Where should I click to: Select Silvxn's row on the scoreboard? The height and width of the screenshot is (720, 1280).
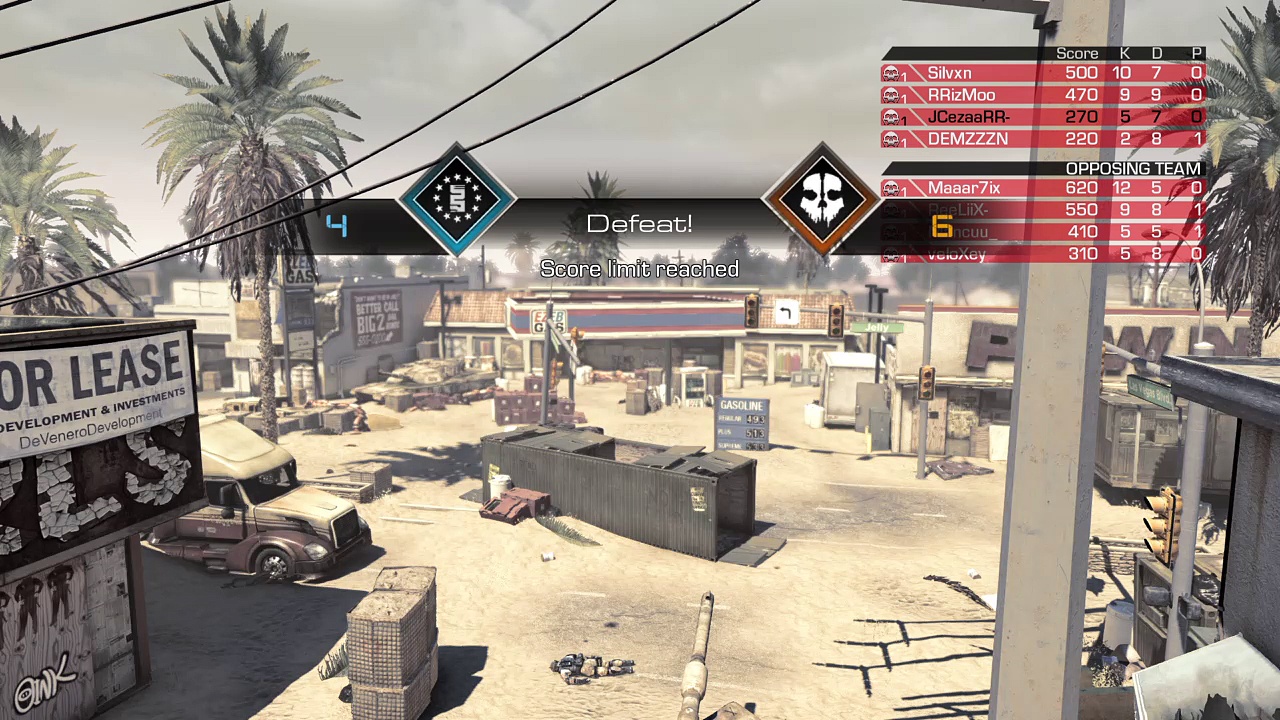pos(1042,73)
